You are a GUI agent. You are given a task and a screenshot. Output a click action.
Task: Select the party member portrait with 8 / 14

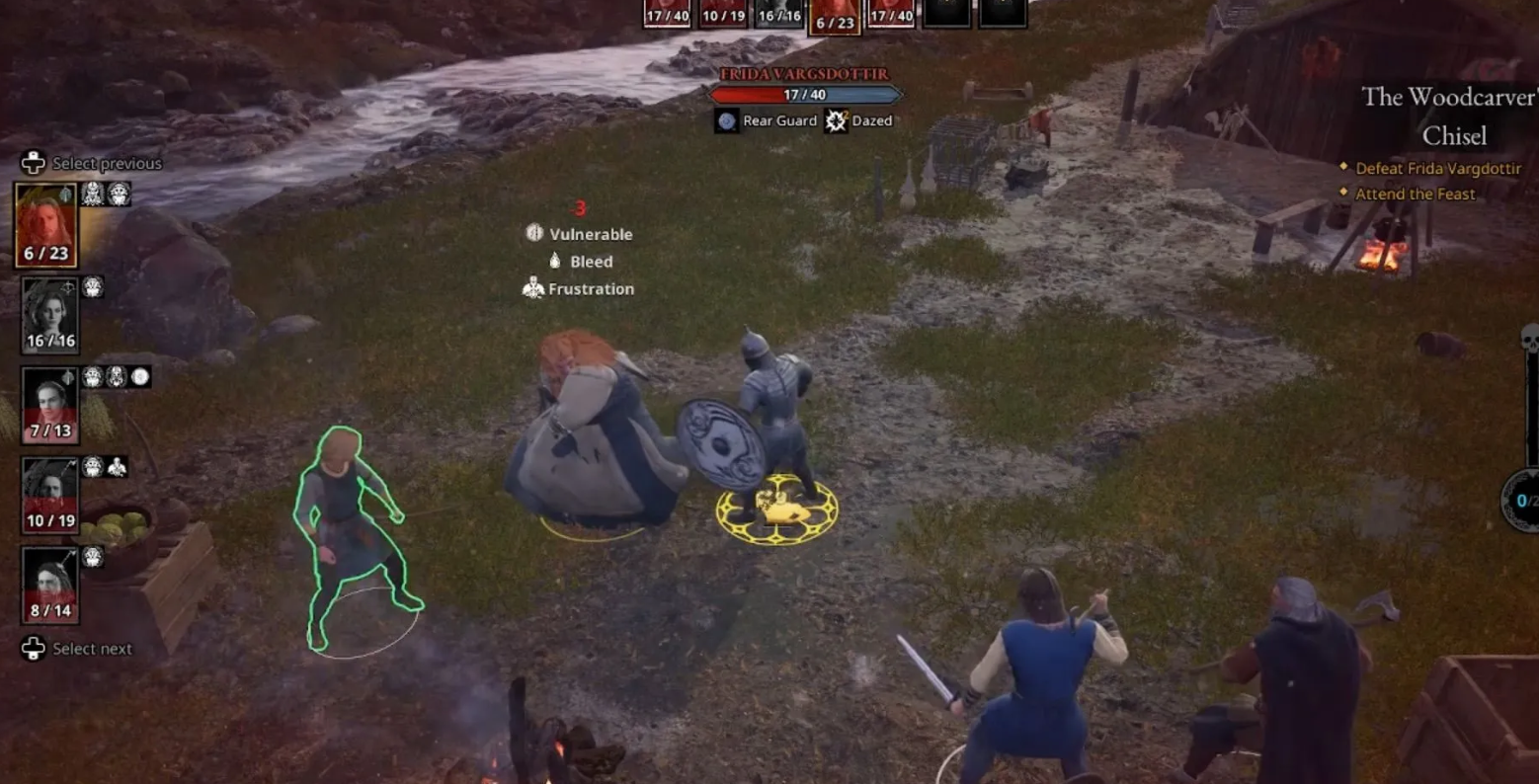pyautogui.click(x=49, y=584)
